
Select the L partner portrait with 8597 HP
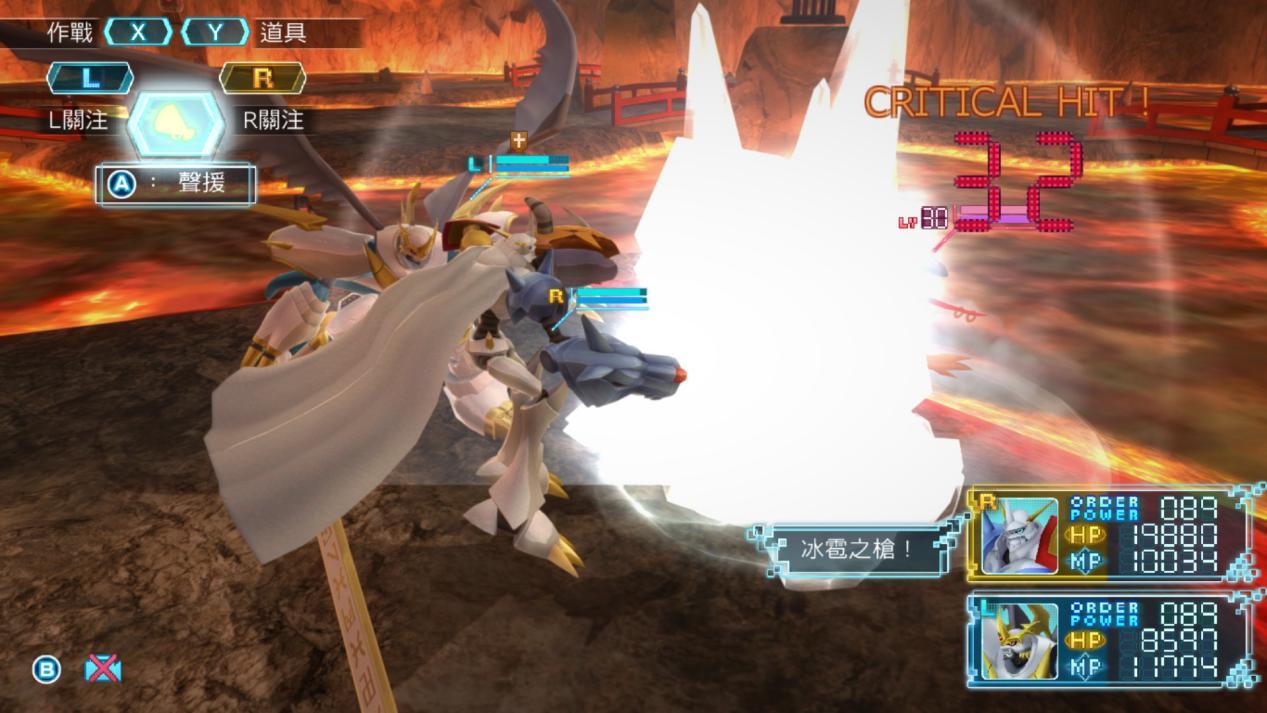coord(1019,641)
